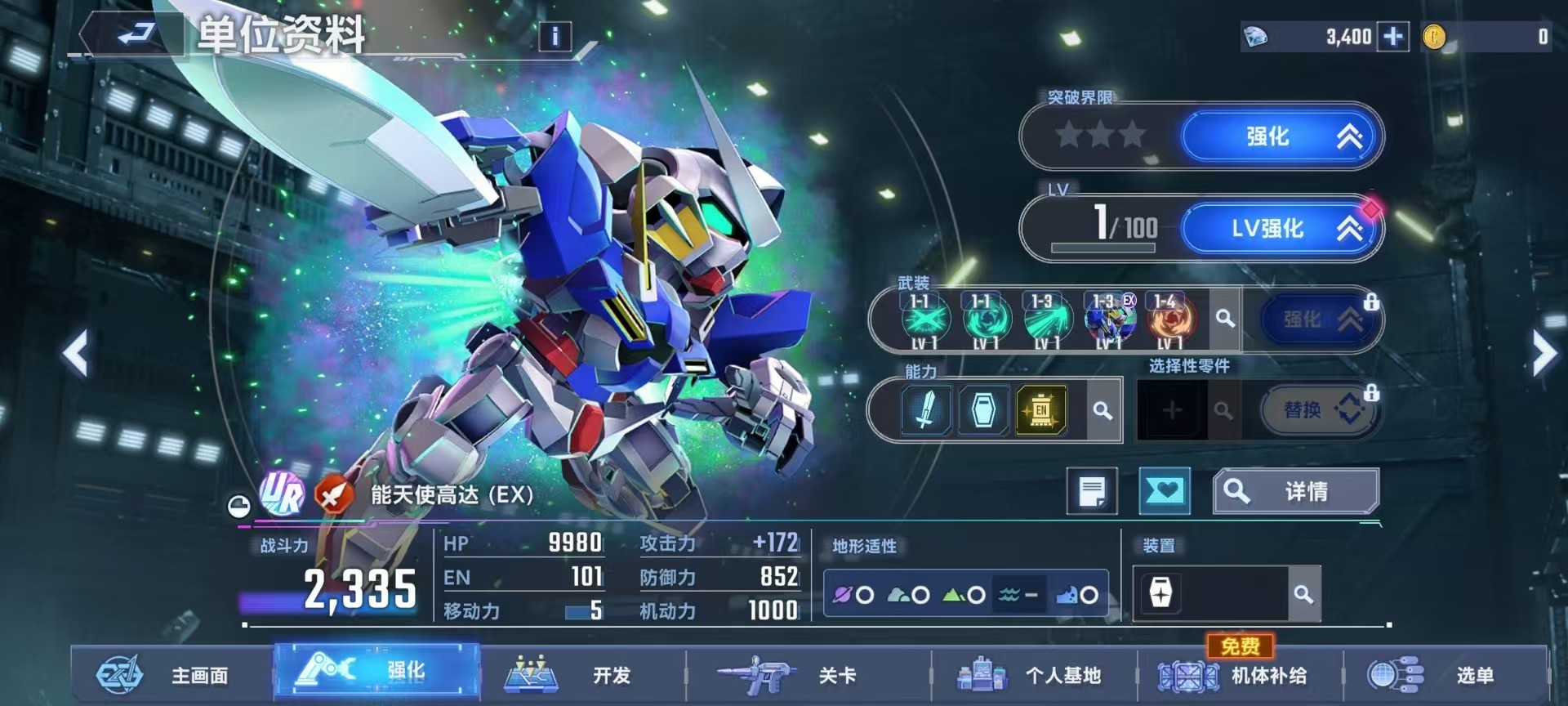Click the magnifier icon beside the weapon row
The width and height of the screenshot is (1568, 706).
[1223, 319]
